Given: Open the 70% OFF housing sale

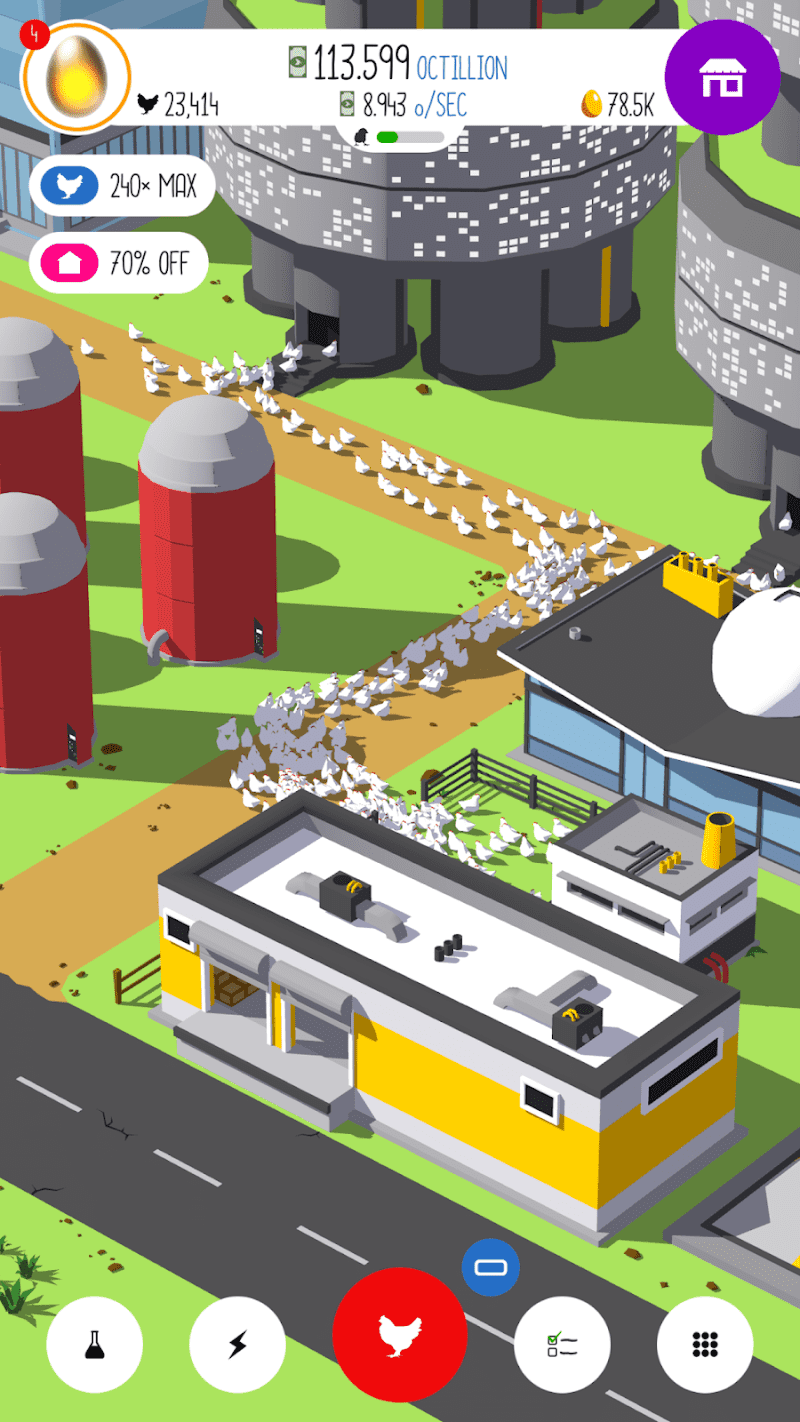Looking at the screenshot, I should point(118,264).
